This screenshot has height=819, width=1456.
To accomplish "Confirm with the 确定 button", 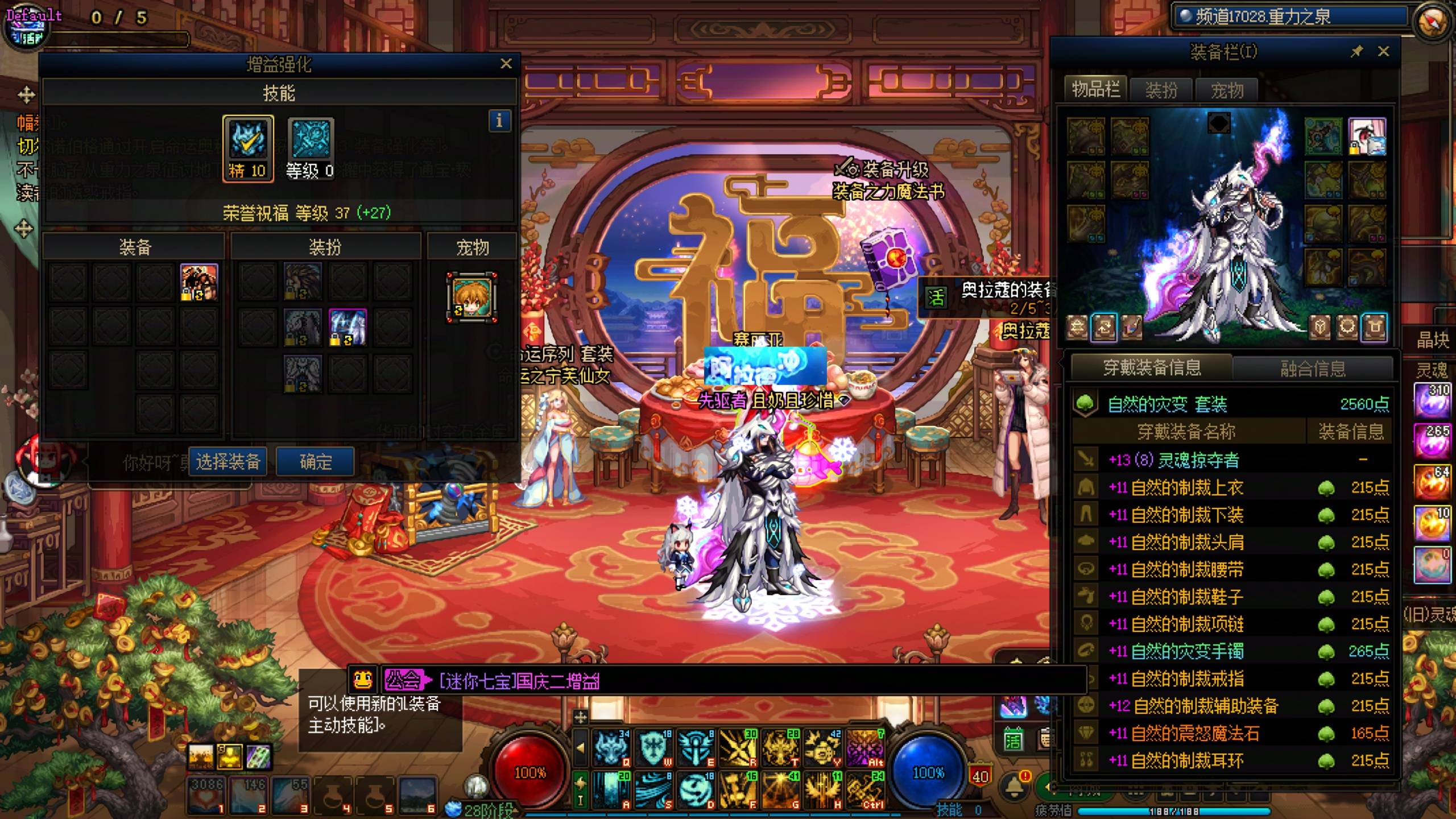I will pyautogui.click(x=316, y=461).
